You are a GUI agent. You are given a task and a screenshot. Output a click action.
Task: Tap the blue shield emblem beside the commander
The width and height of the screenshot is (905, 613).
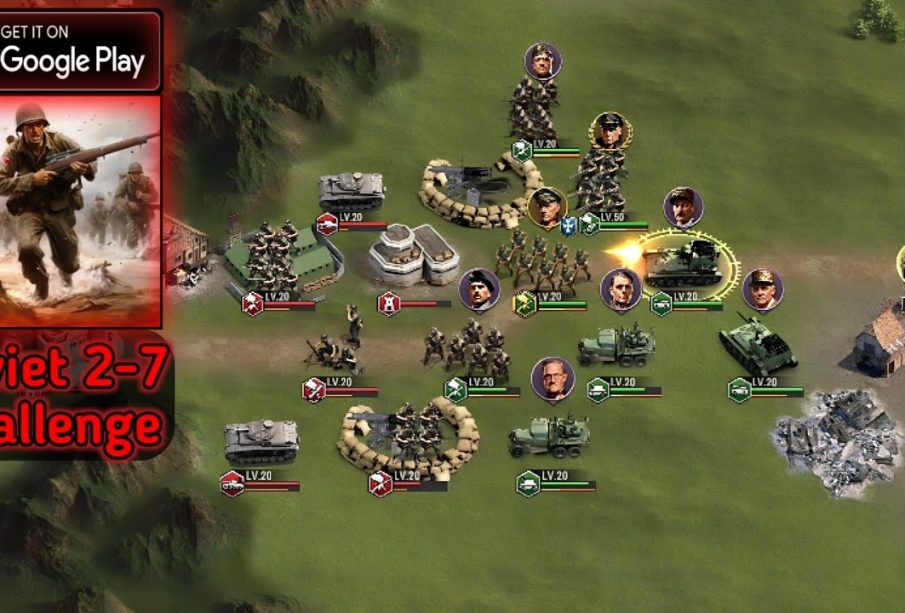(x=569, y=226)
